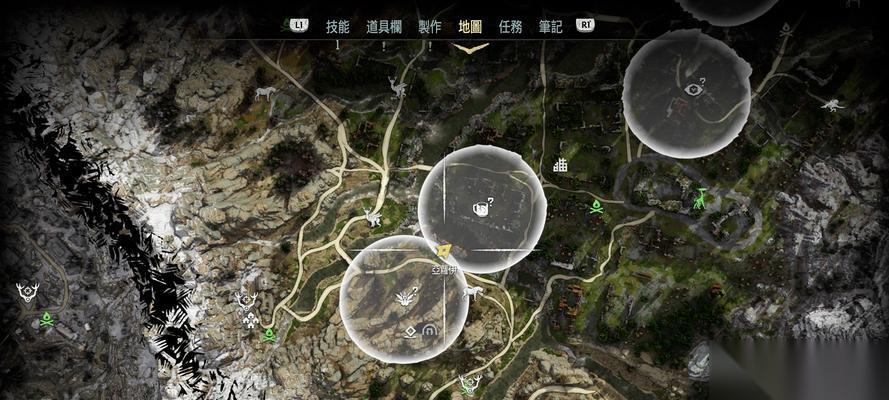Screen dimensions: 889x400
Task: Open the 任務 quests tab
Action: click(510, 26)
